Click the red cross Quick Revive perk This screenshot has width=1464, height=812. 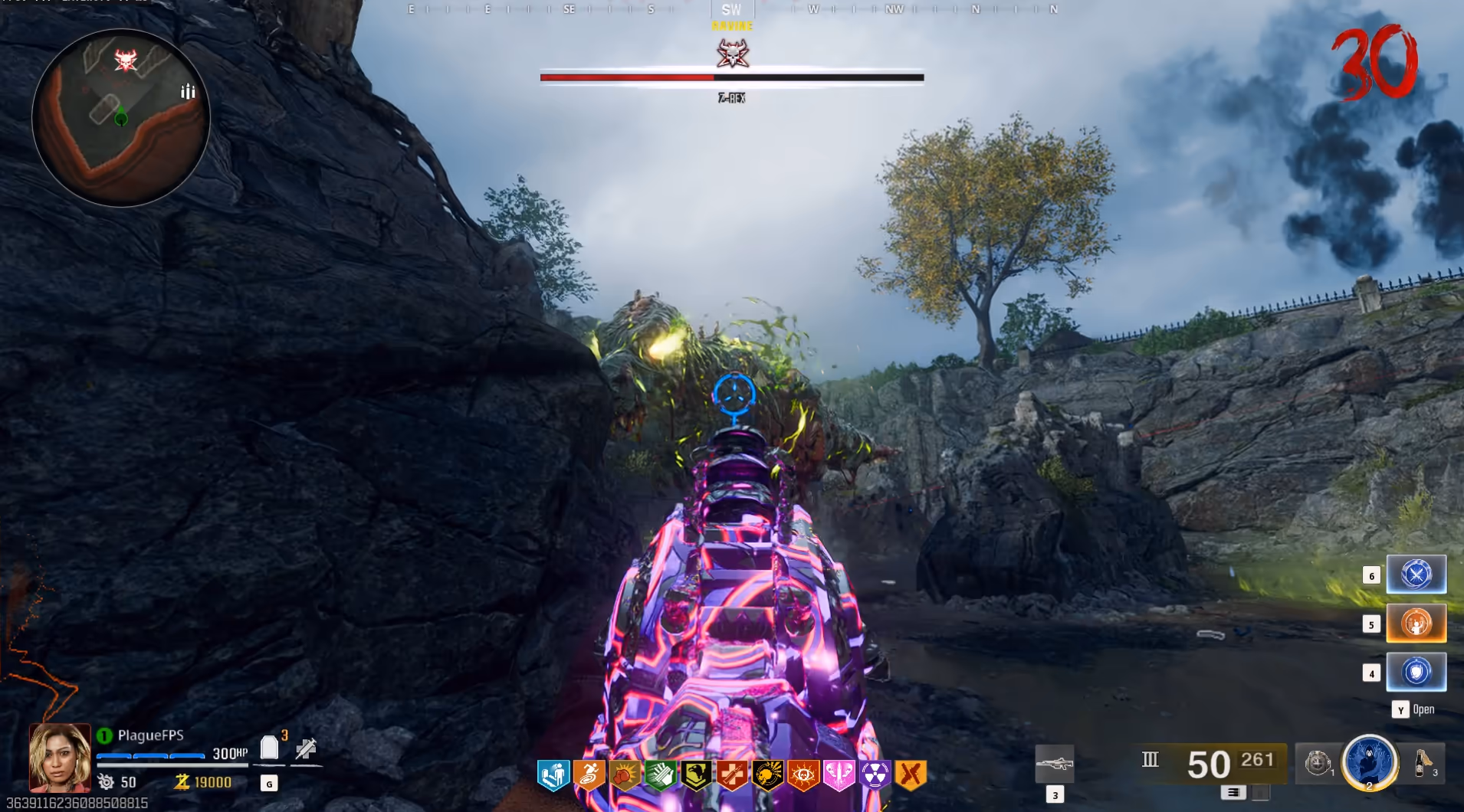click(732, 775)
